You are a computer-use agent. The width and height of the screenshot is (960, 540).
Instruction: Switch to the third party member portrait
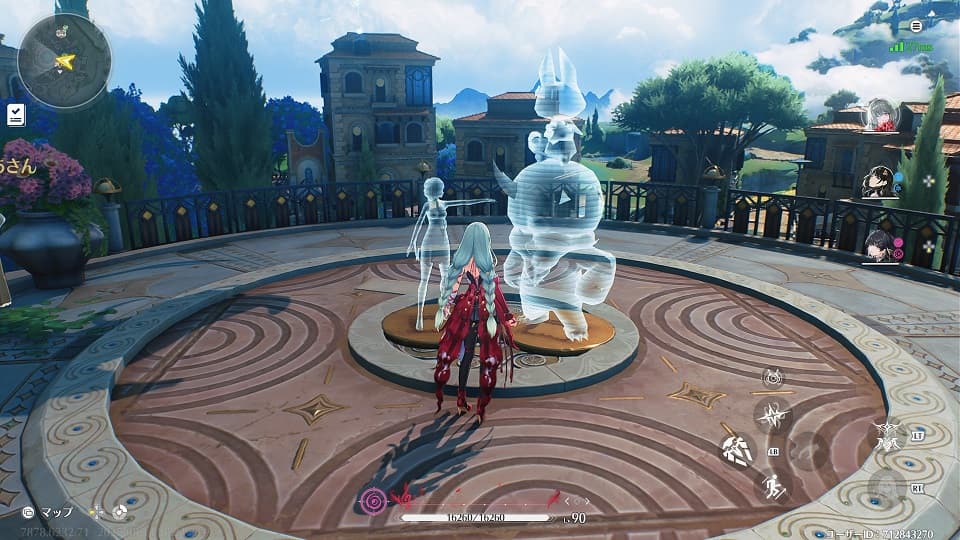coord(880,245)
